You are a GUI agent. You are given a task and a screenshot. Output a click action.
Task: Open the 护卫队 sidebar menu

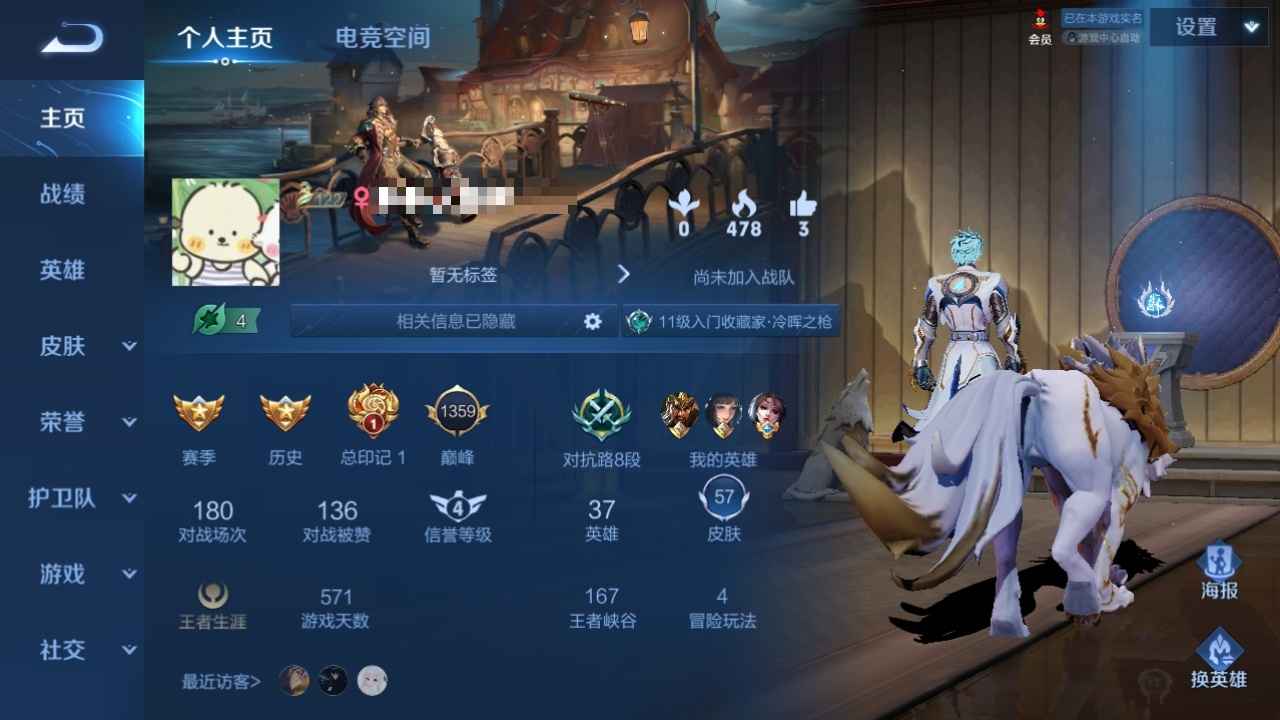click(x=82, y=498)
